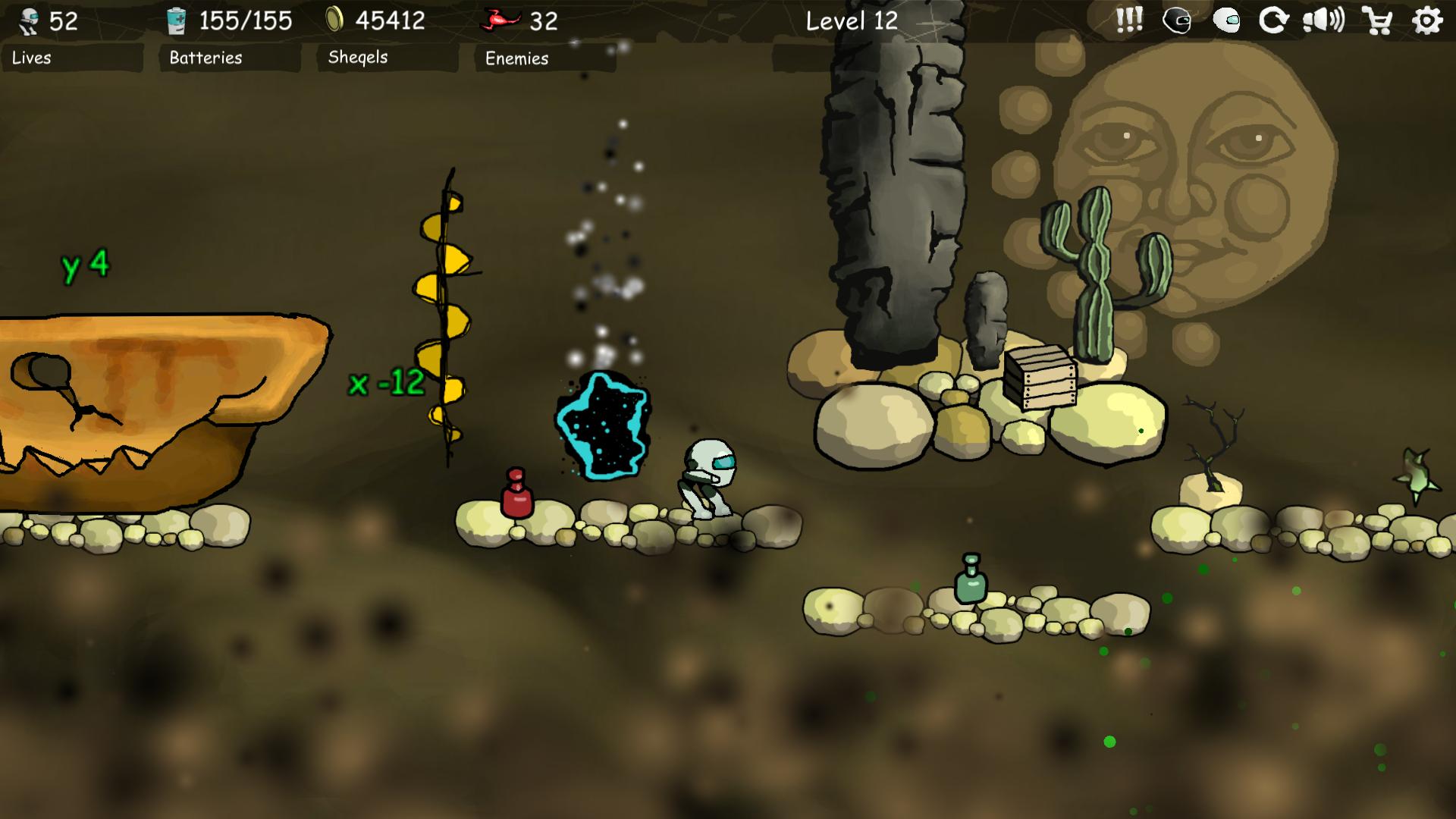
Task: Click the battery icon in the HUD
Action: click(176, 20)
